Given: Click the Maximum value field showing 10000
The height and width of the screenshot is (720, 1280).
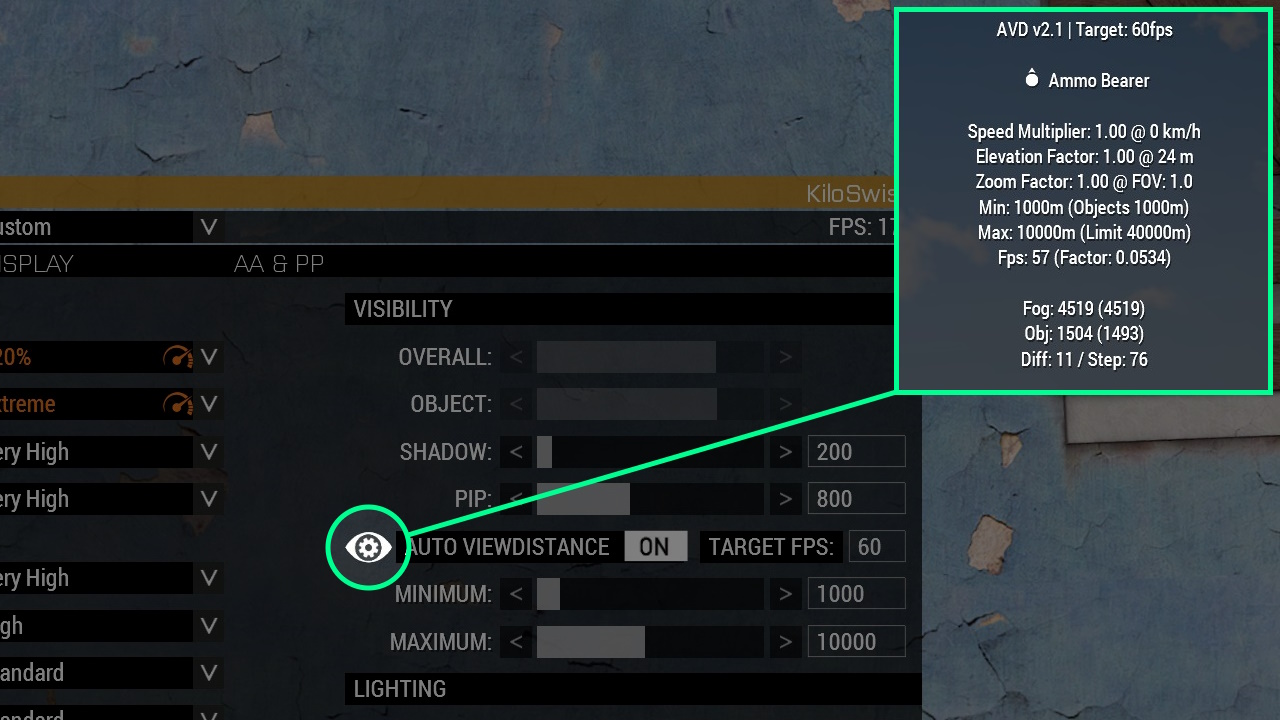Looking at the screenshot, I should (856, 641).
